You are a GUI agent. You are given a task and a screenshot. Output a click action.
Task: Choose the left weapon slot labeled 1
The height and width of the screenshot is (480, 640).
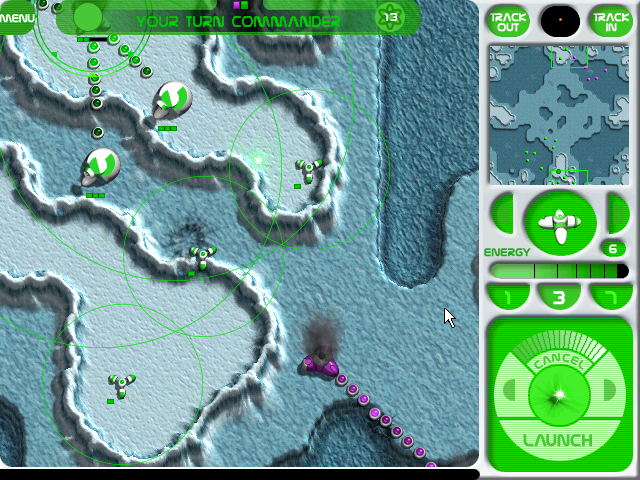click(507, 297)
